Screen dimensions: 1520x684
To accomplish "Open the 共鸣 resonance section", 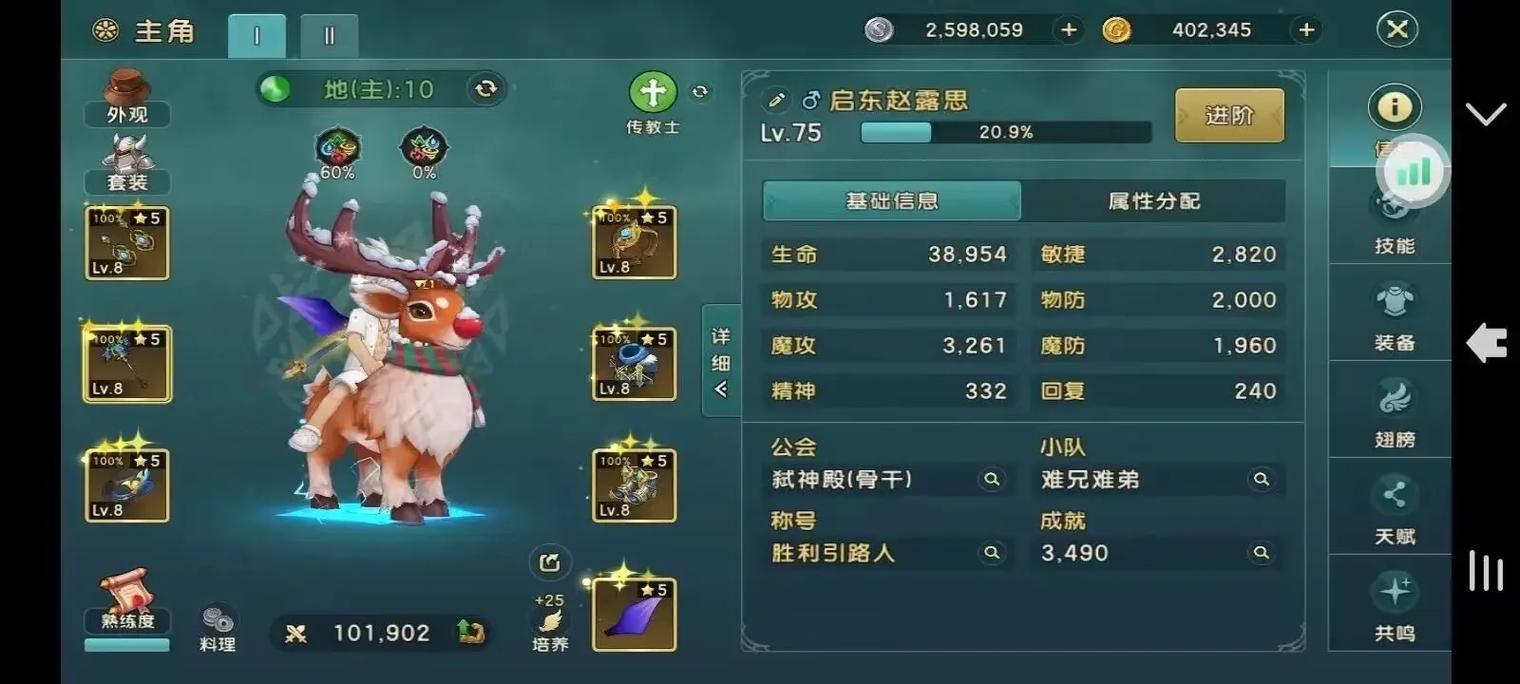I will pyautogui.click(x=1394, y=605).
